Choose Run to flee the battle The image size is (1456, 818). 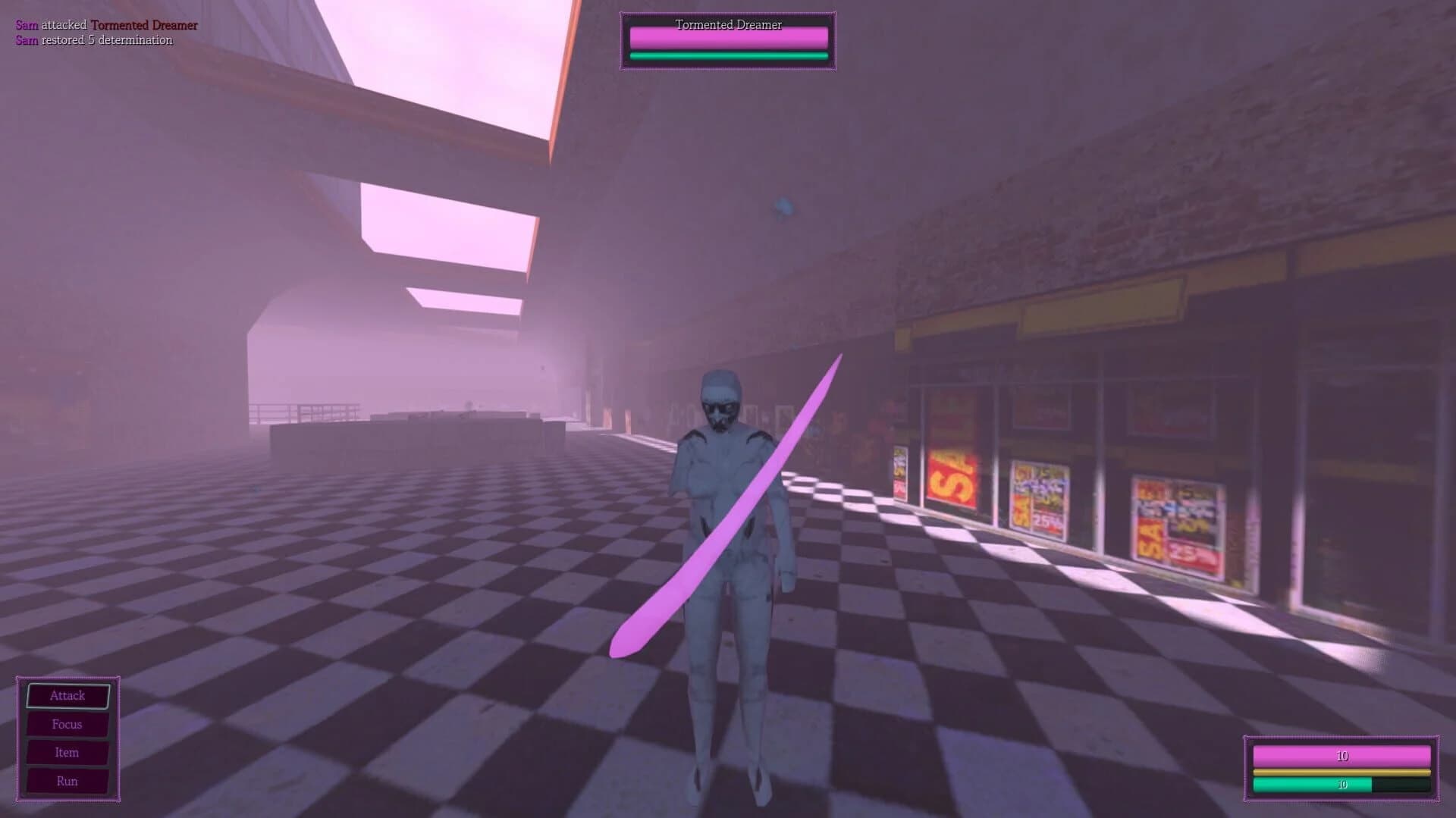(67, 780)
